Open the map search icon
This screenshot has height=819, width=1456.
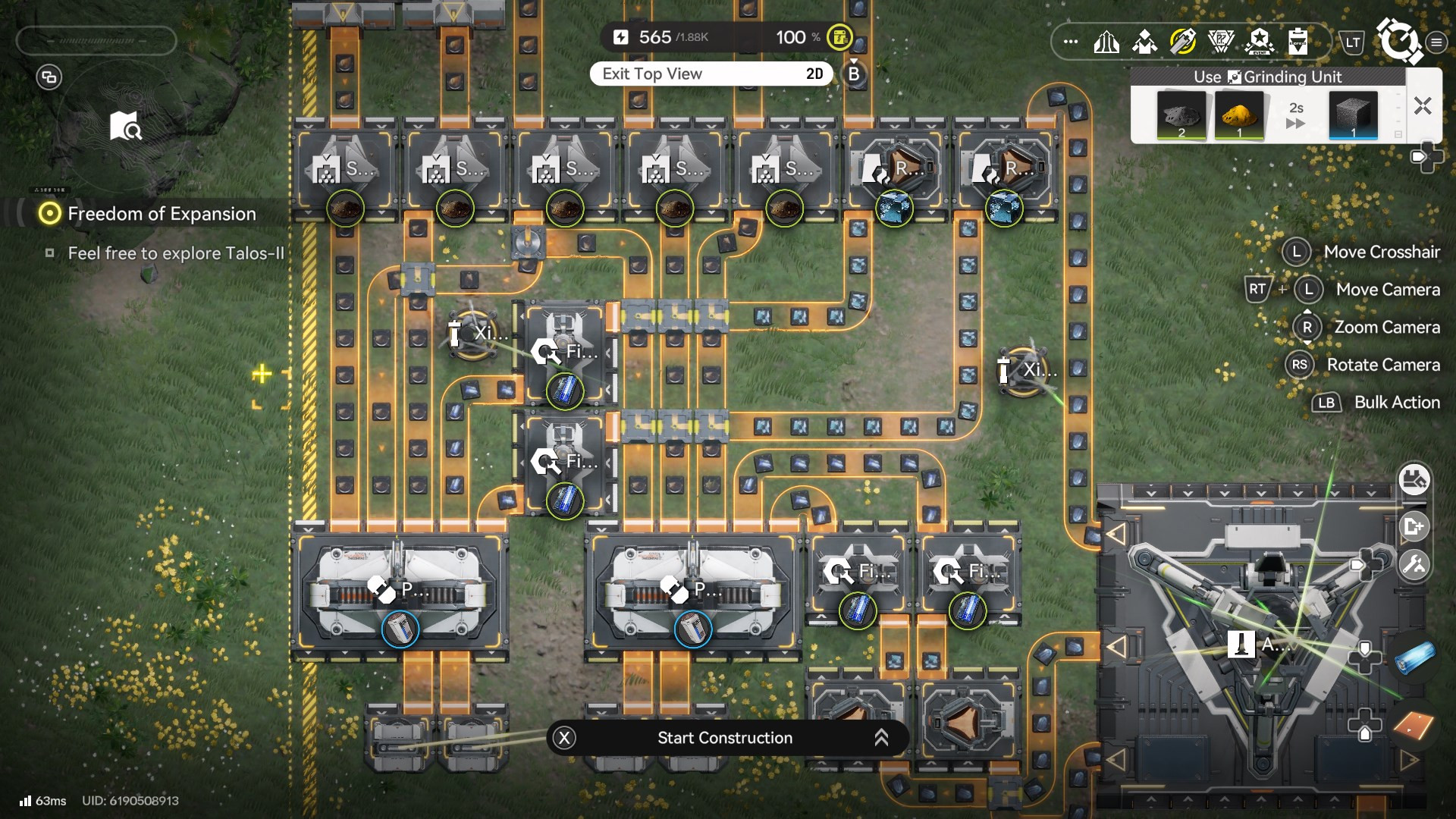125,127
